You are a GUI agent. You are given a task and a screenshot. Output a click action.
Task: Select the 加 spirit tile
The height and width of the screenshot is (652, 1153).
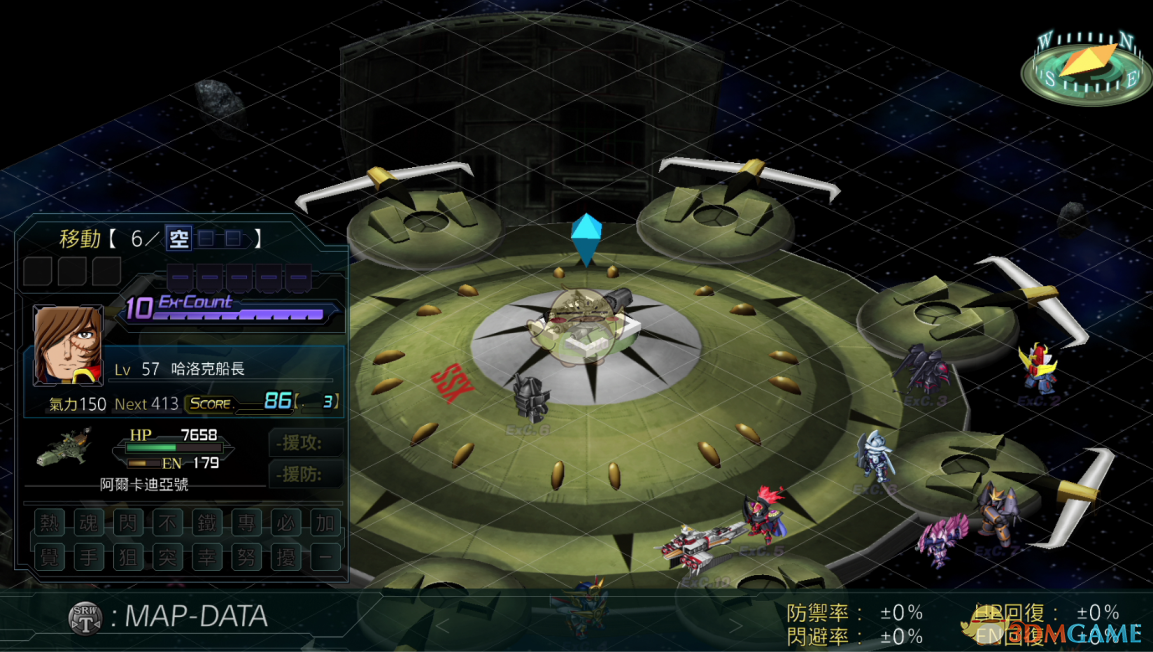point(324,523)
